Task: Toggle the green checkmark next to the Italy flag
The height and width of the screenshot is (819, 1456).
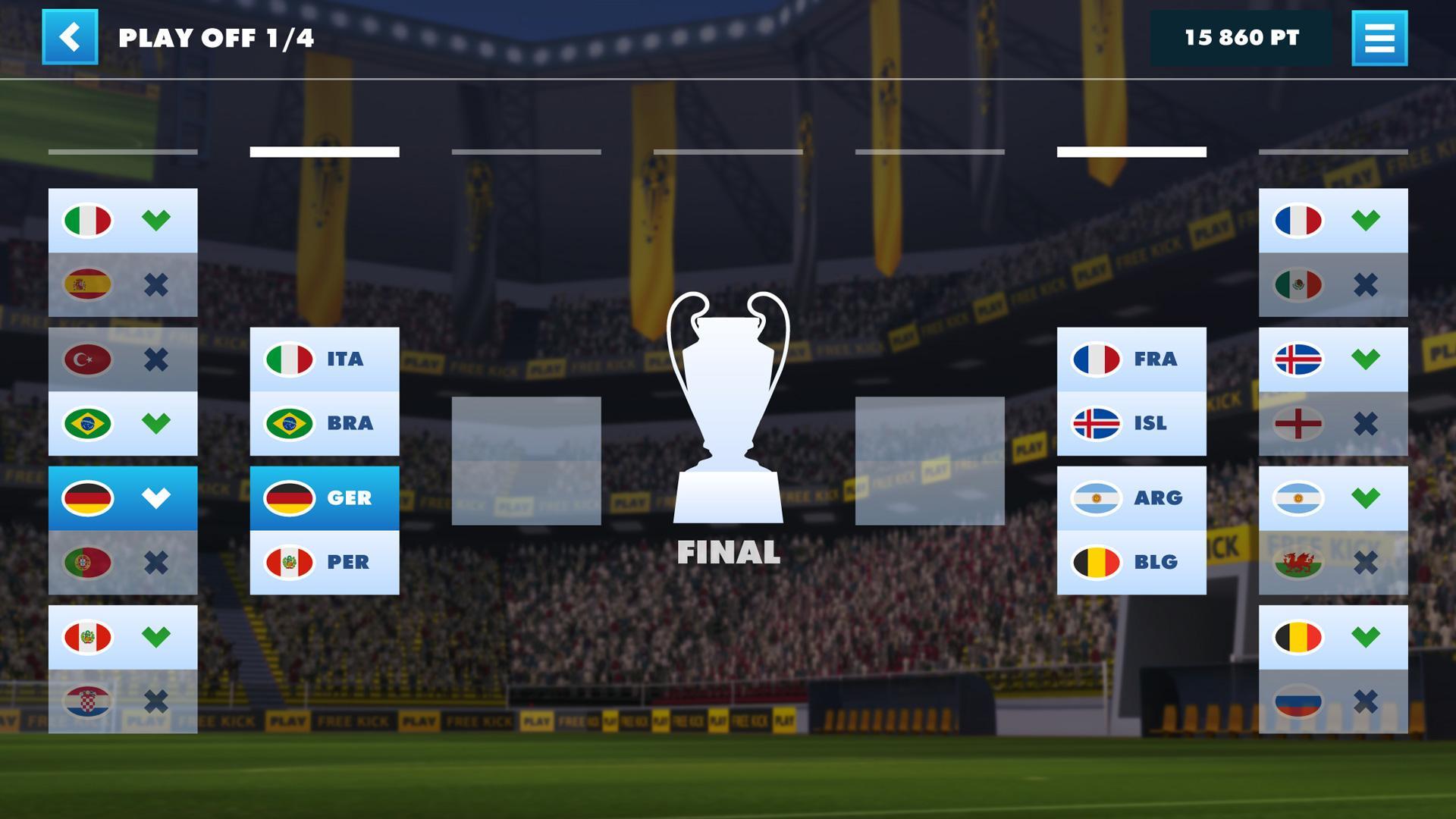Action: tap(157, 221)
